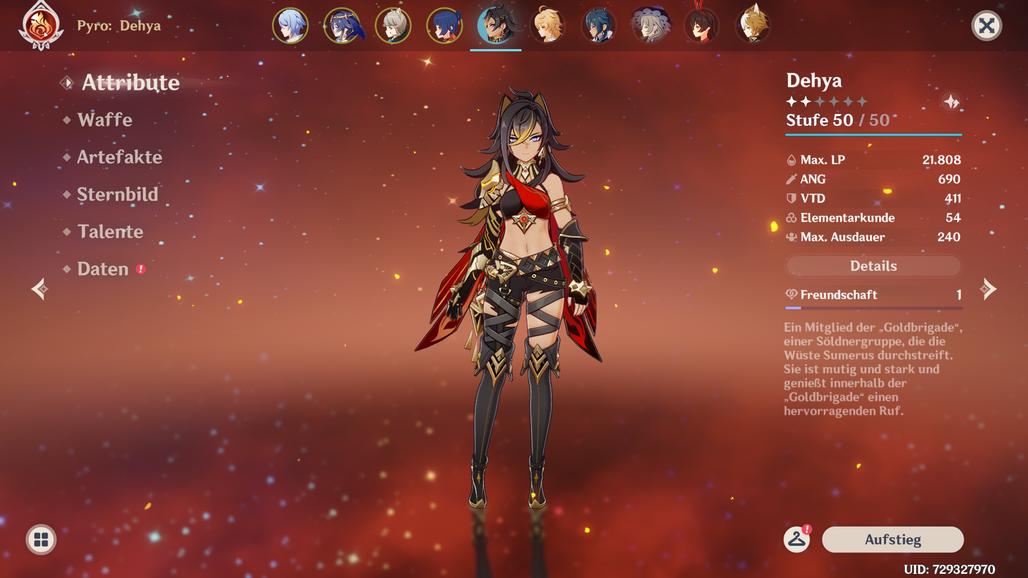
Task: Close the character screen with the X button
Action: pyautogui.click(x=986, y=26)
